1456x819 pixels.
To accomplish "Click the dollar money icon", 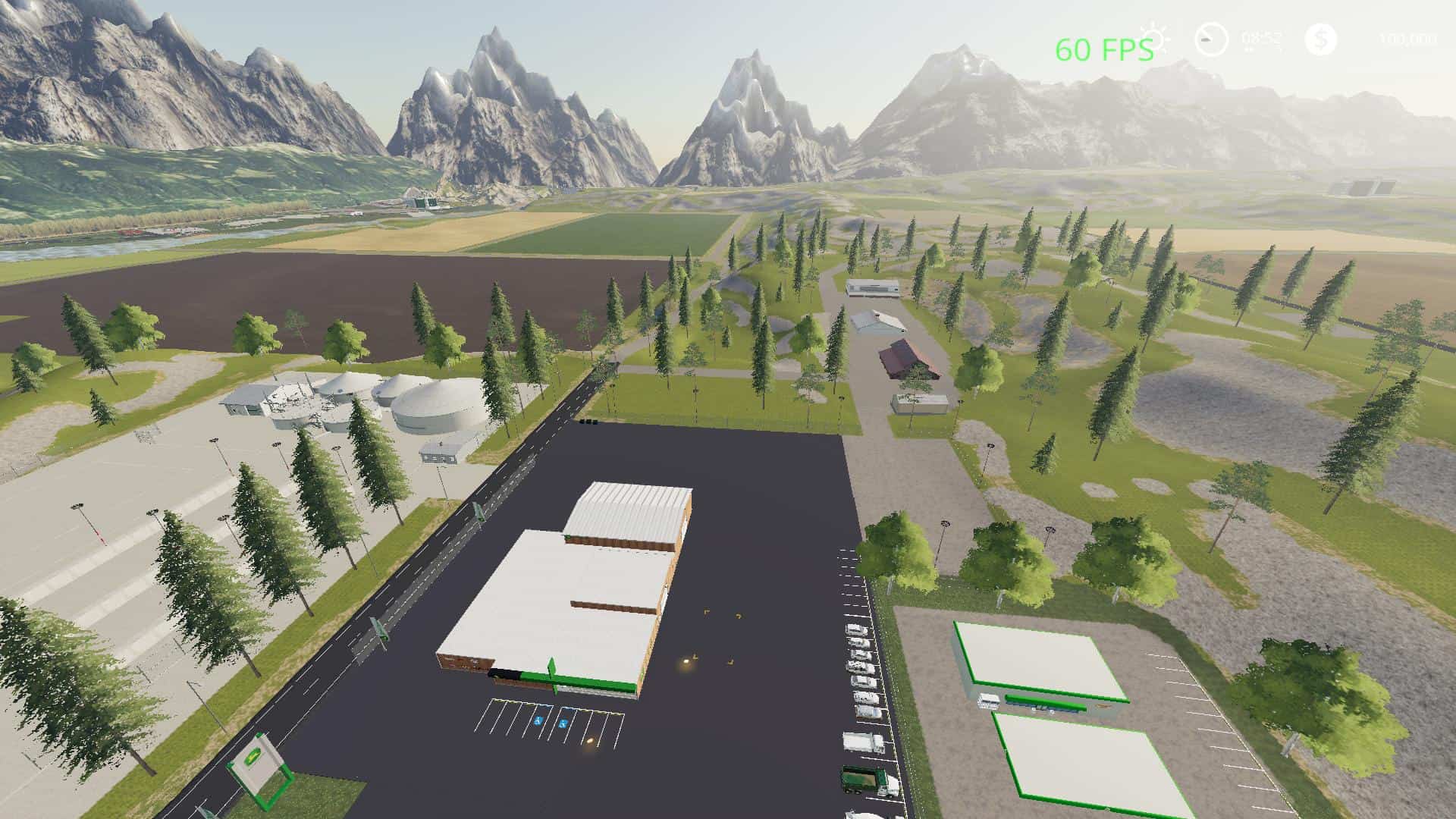I will pyautogui.click(x=1321, y=39).
